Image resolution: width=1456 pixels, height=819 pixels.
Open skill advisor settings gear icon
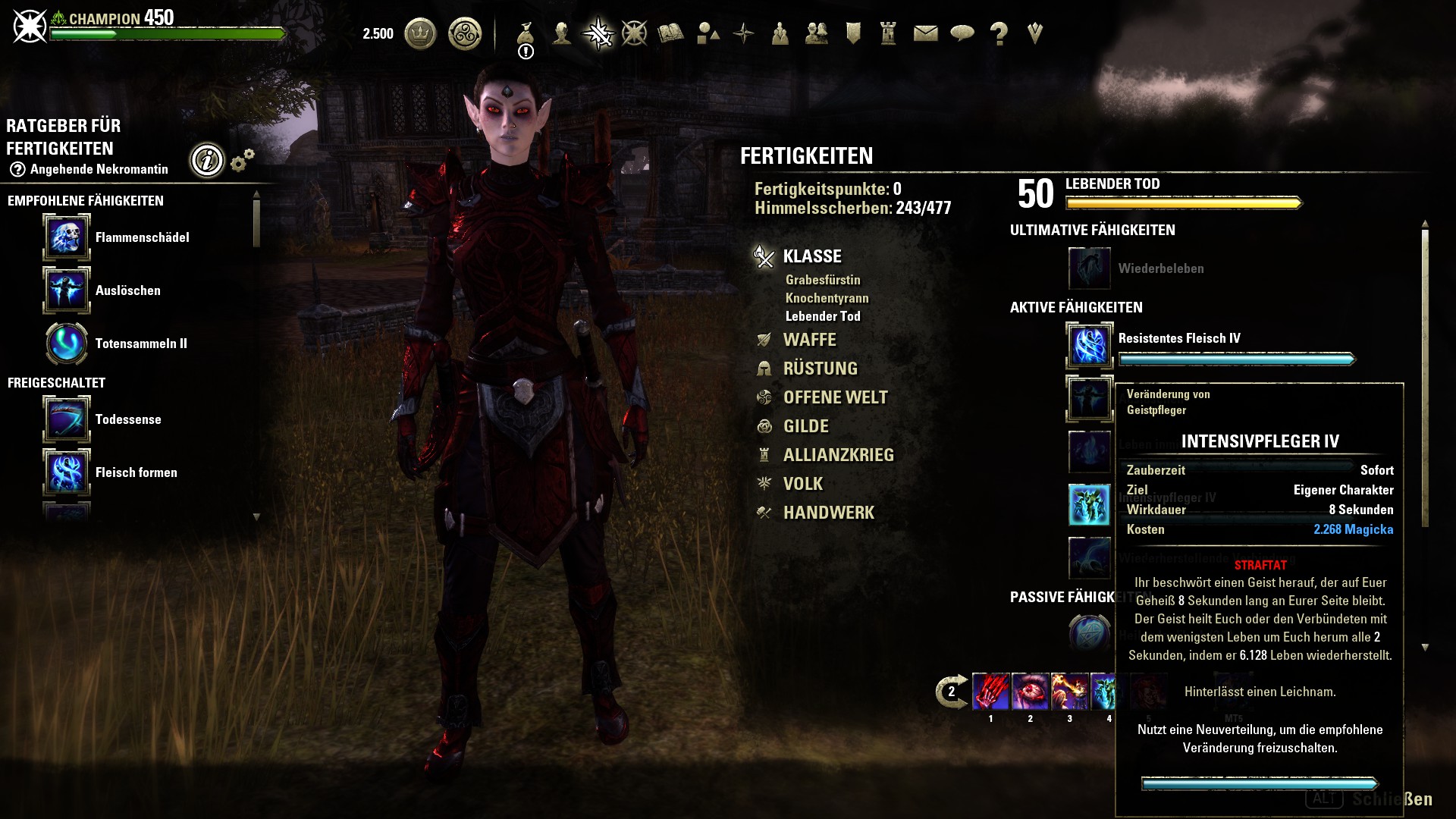(242, 160)
